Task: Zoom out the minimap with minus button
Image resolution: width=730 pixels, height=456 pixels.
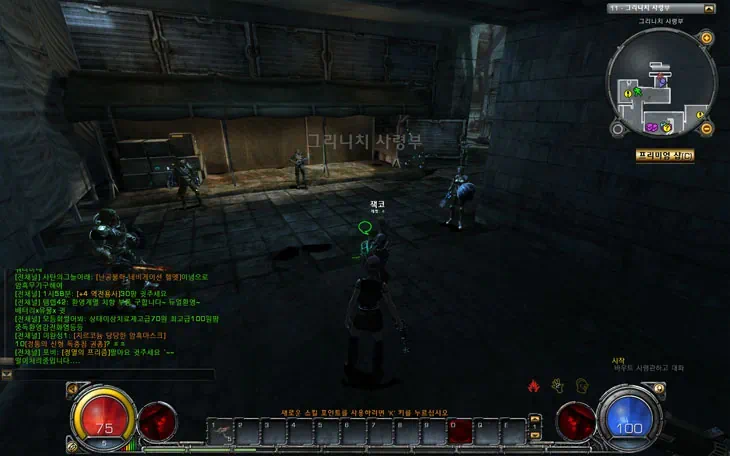Action: click(706, 128)
